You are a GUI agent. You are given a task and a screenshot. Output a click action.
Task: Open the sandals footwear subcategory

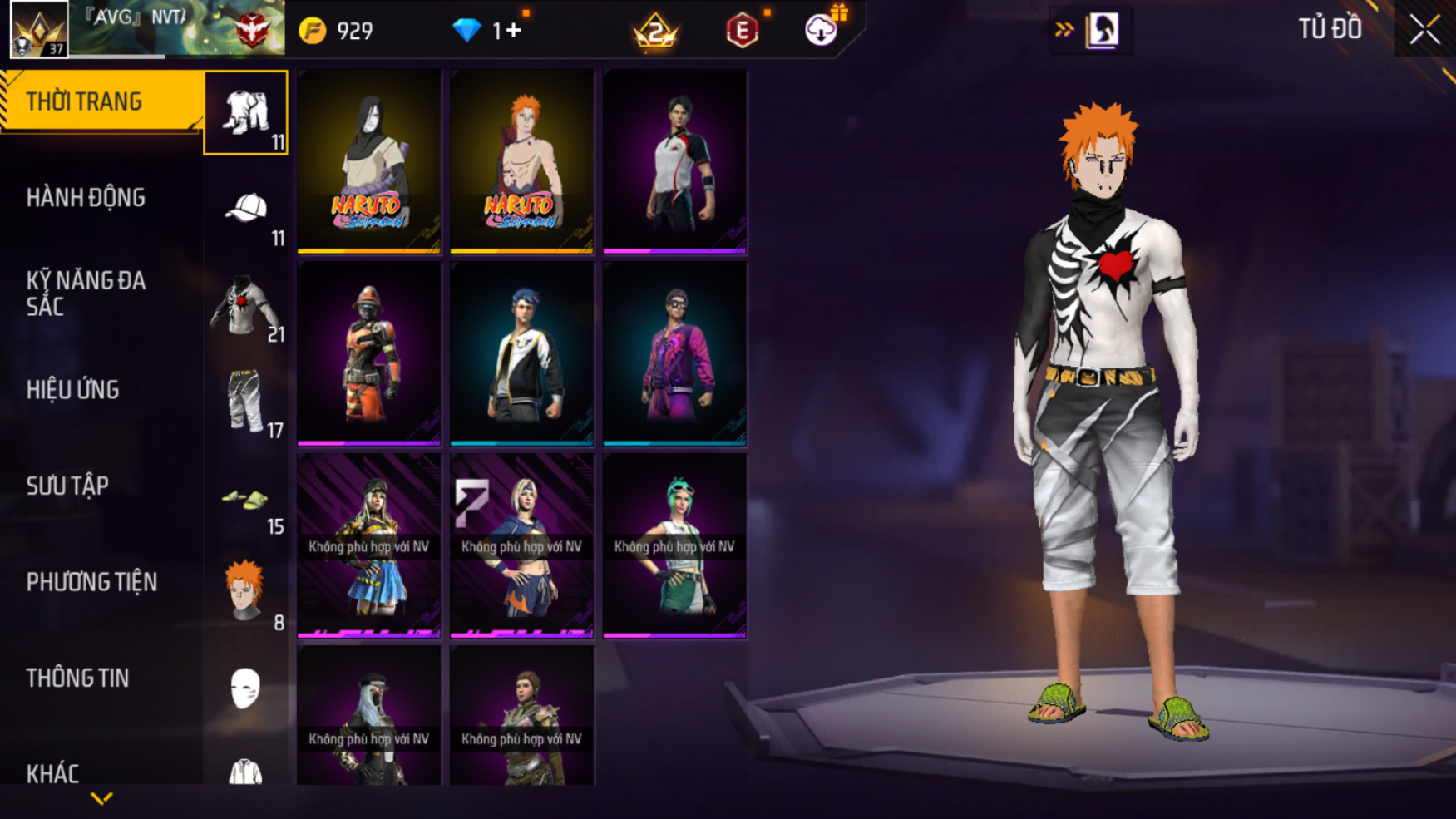coord(246,499)
